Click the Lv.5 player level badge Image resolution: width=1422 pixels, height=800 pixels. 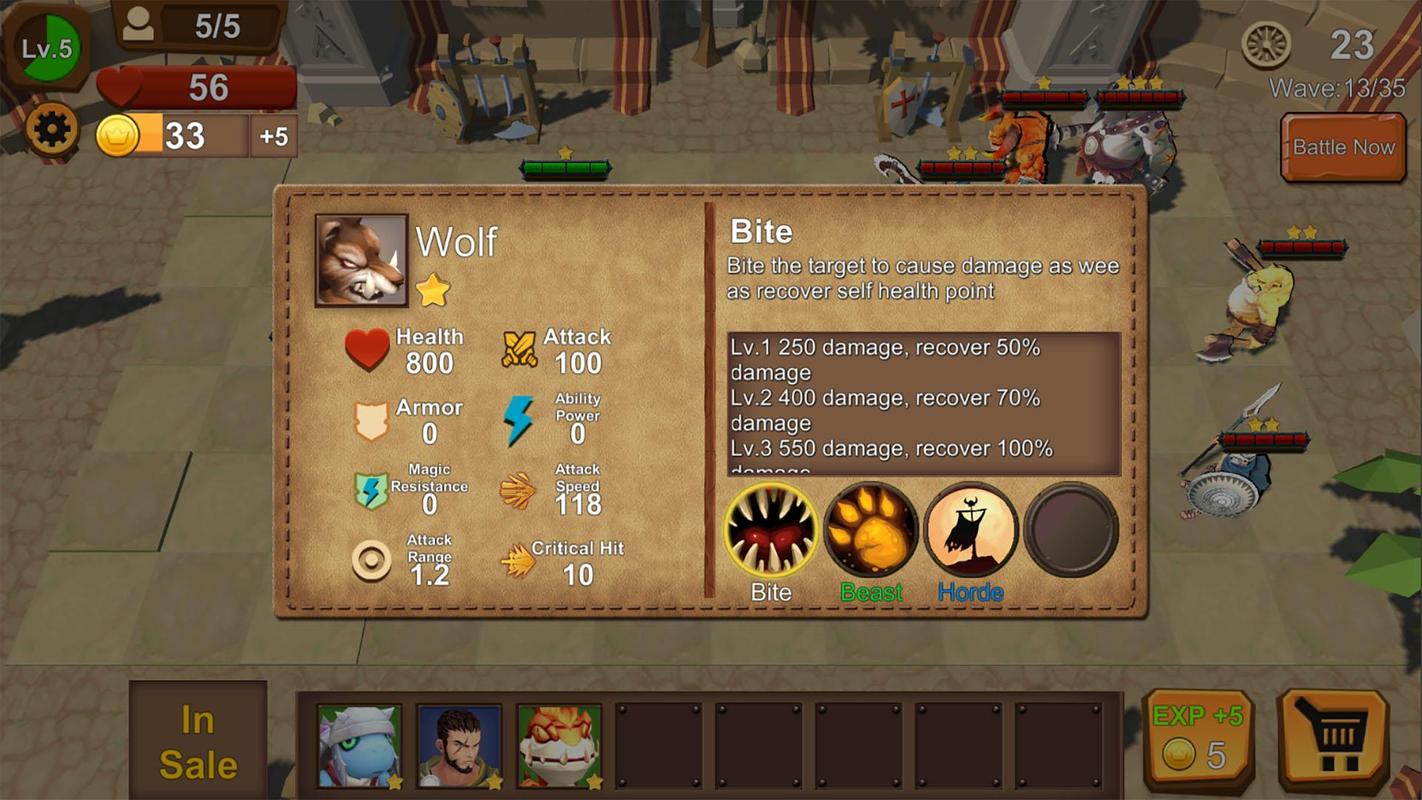[48, 48]
